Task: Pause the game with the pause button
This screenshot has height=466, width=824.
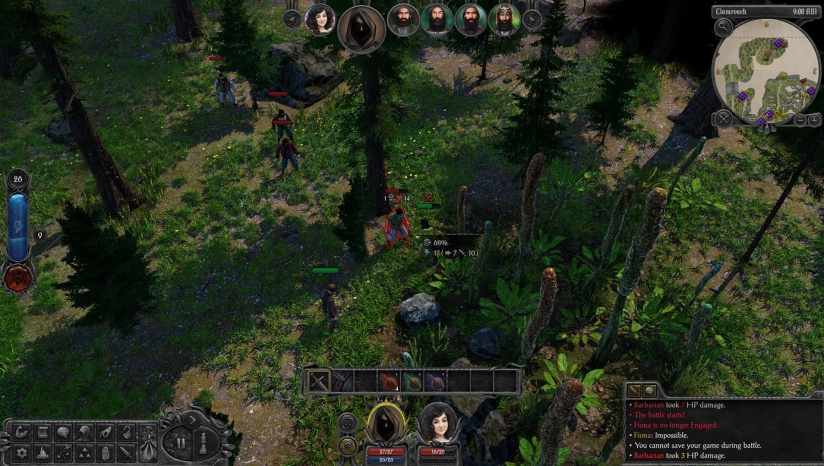Action: pos(183,440)
